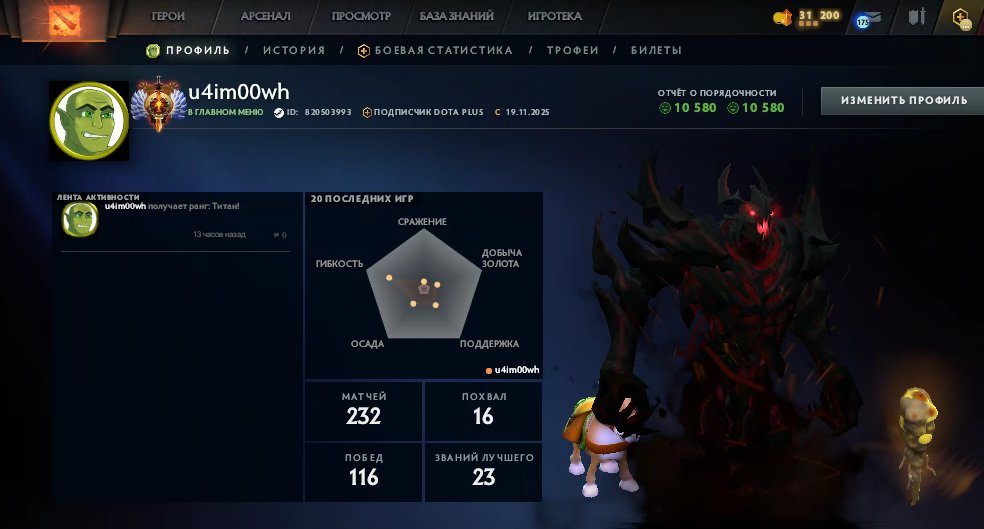Open the Герои (Heroes) menu
Screen dimensions: 984x529
[x=168, y=17]
